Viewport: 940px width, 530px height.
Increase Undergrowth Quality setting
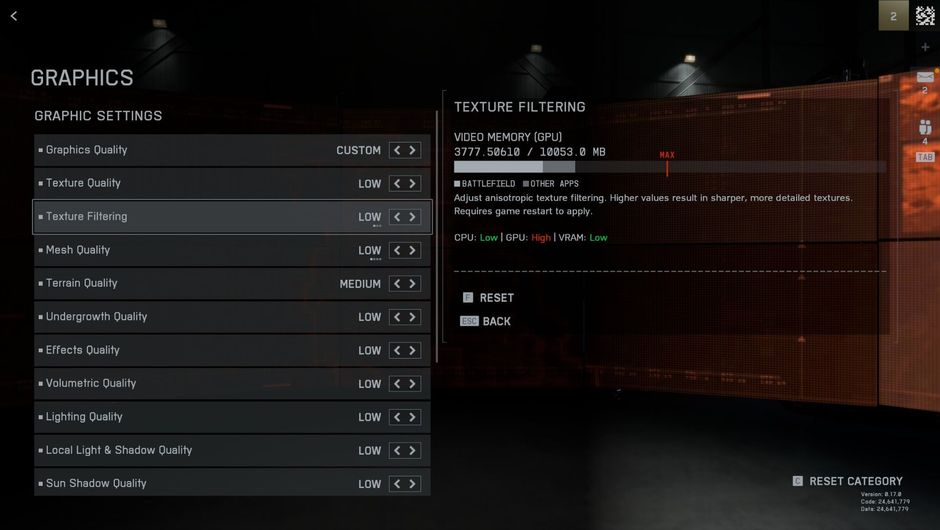pyautogui.click(x=412, y=317)
